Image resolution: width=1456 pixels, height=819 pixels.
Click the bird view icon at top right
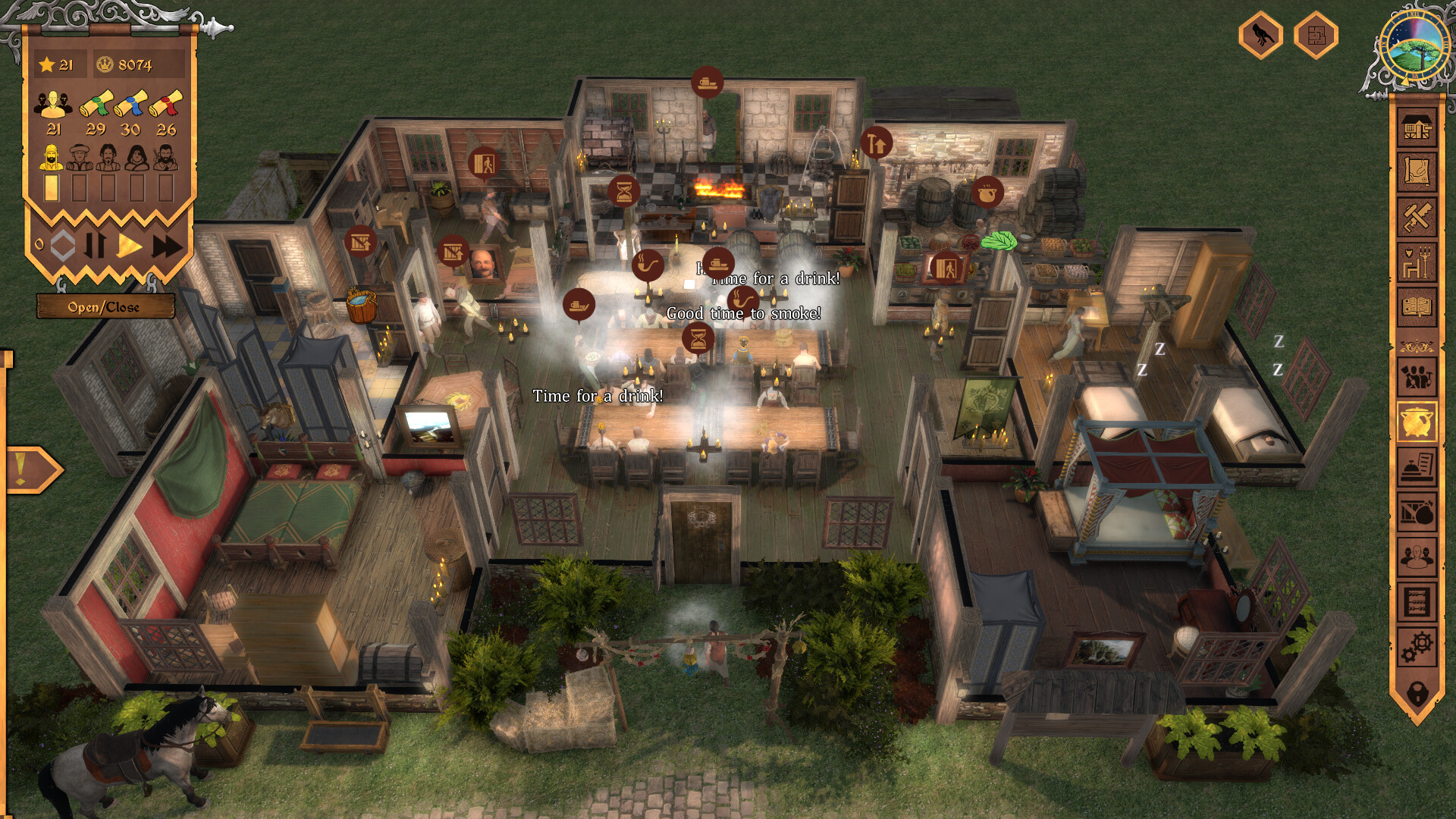[1262, 34]
